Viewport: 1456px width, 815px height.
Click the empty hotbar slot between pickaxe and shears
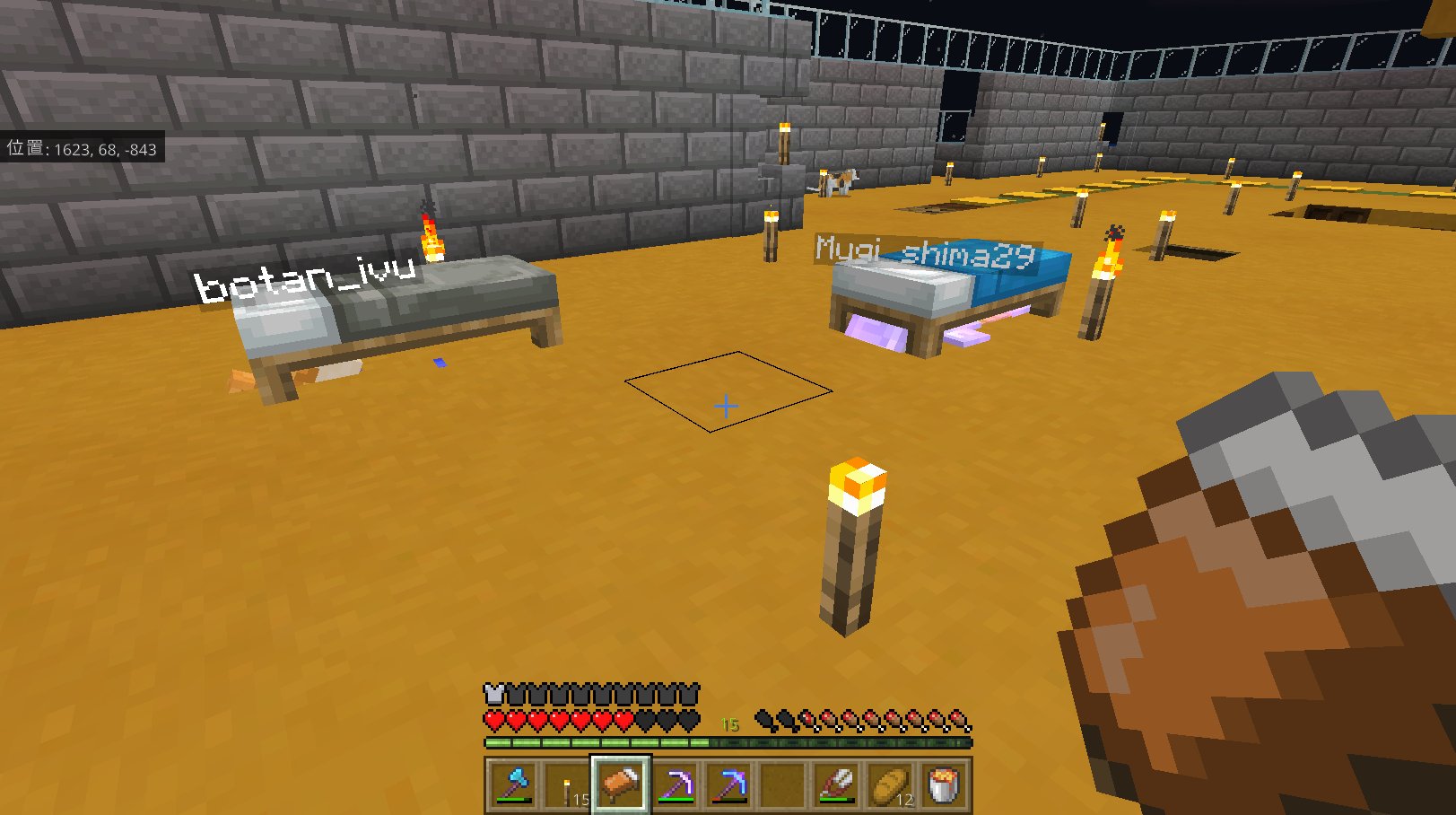[x=781, y=783]
